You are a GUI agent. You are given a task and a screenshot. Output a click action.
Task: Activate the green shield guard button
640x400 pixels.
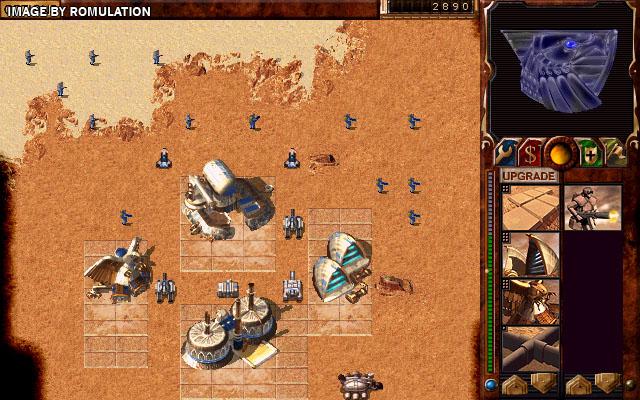(588, 153)
